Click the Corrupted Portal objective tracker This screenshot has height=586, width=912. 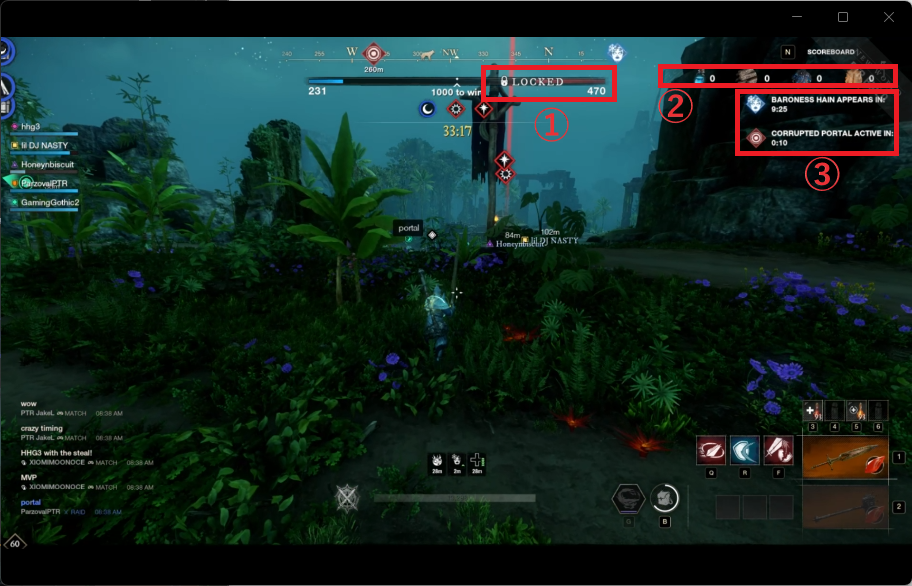[x=815, y=138]
